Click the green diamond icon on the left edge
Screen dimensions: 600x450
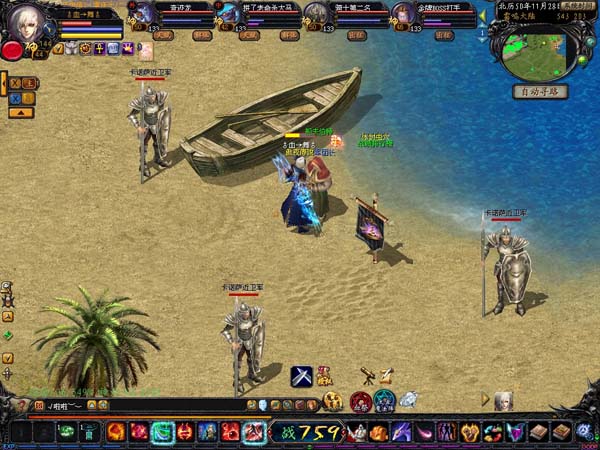7,334
